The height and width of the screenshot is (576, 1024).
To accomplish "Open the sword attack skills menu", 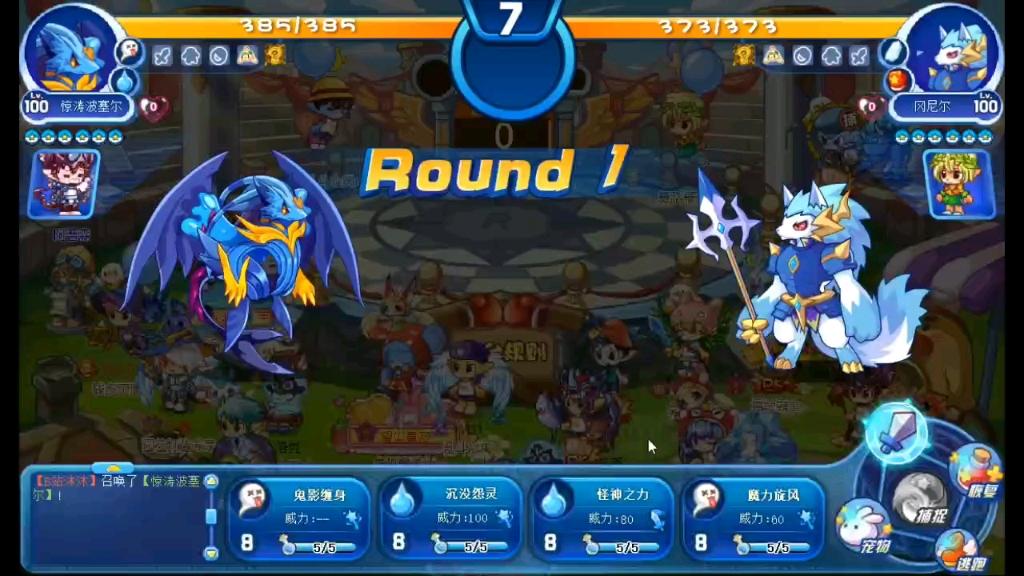I will click(x=895, y=432).
